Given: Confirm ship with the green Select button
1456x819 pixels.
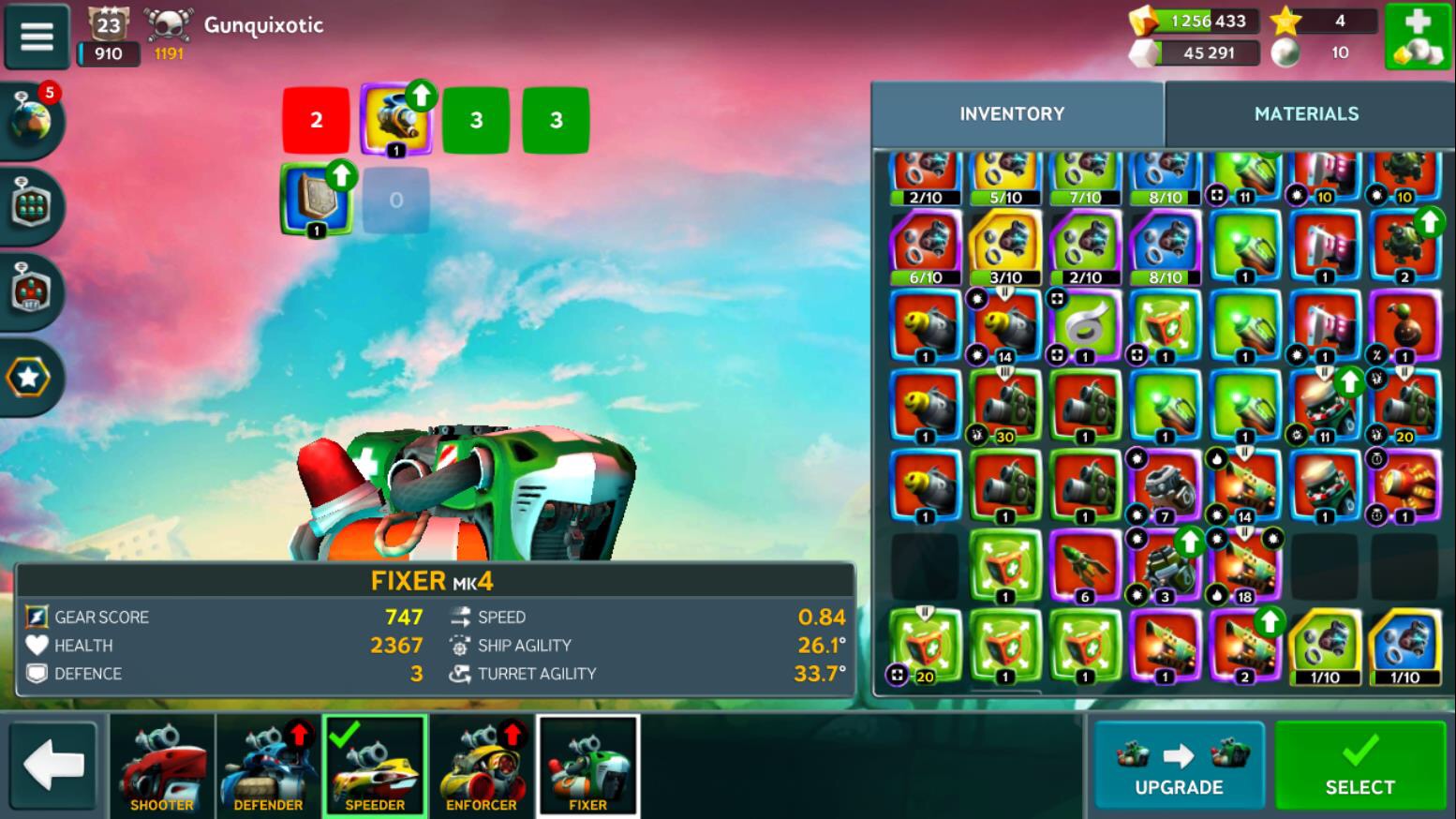Looking at the screenshot, I should (1359, 764).
